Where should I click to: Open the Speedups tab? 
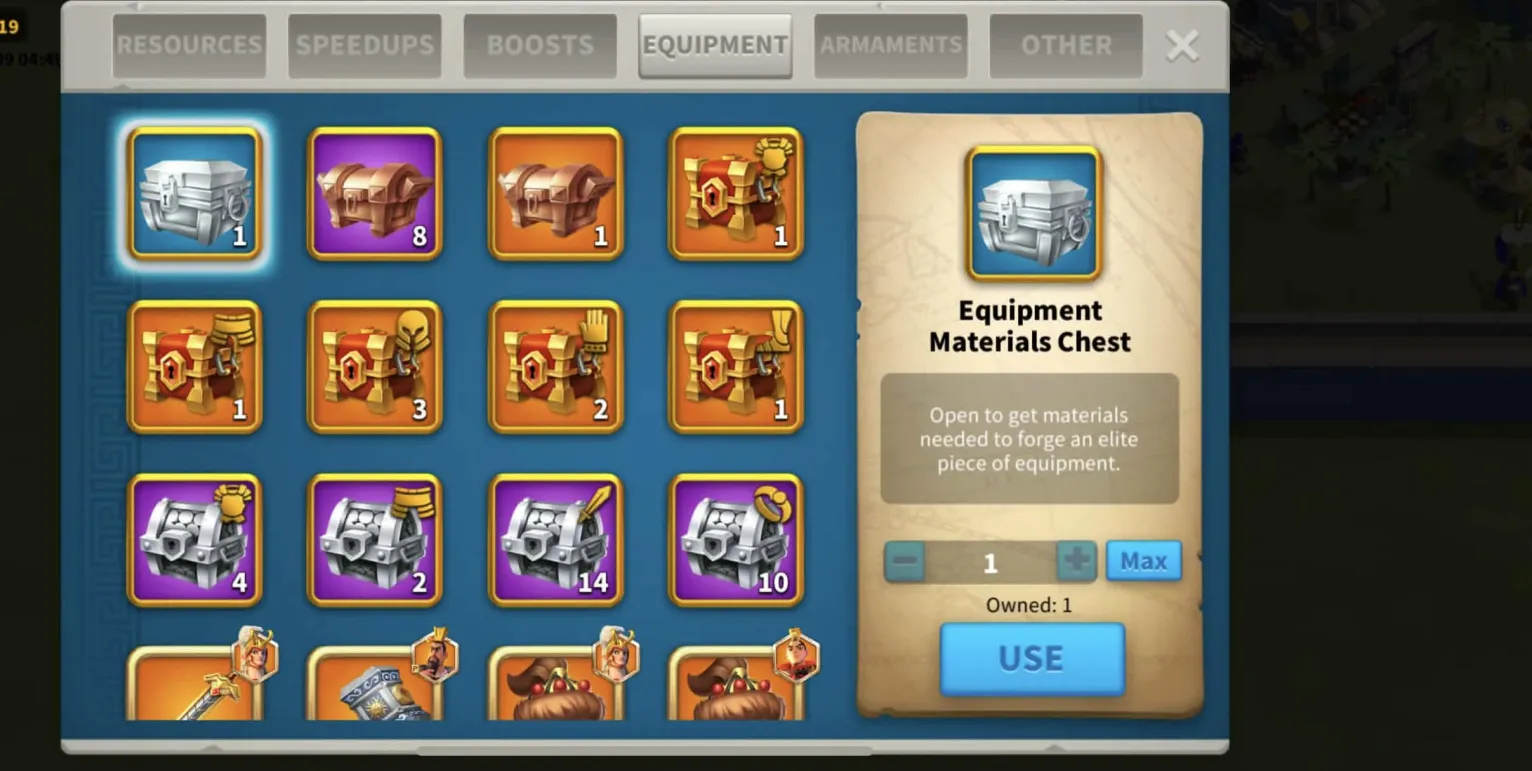point(365,45)
